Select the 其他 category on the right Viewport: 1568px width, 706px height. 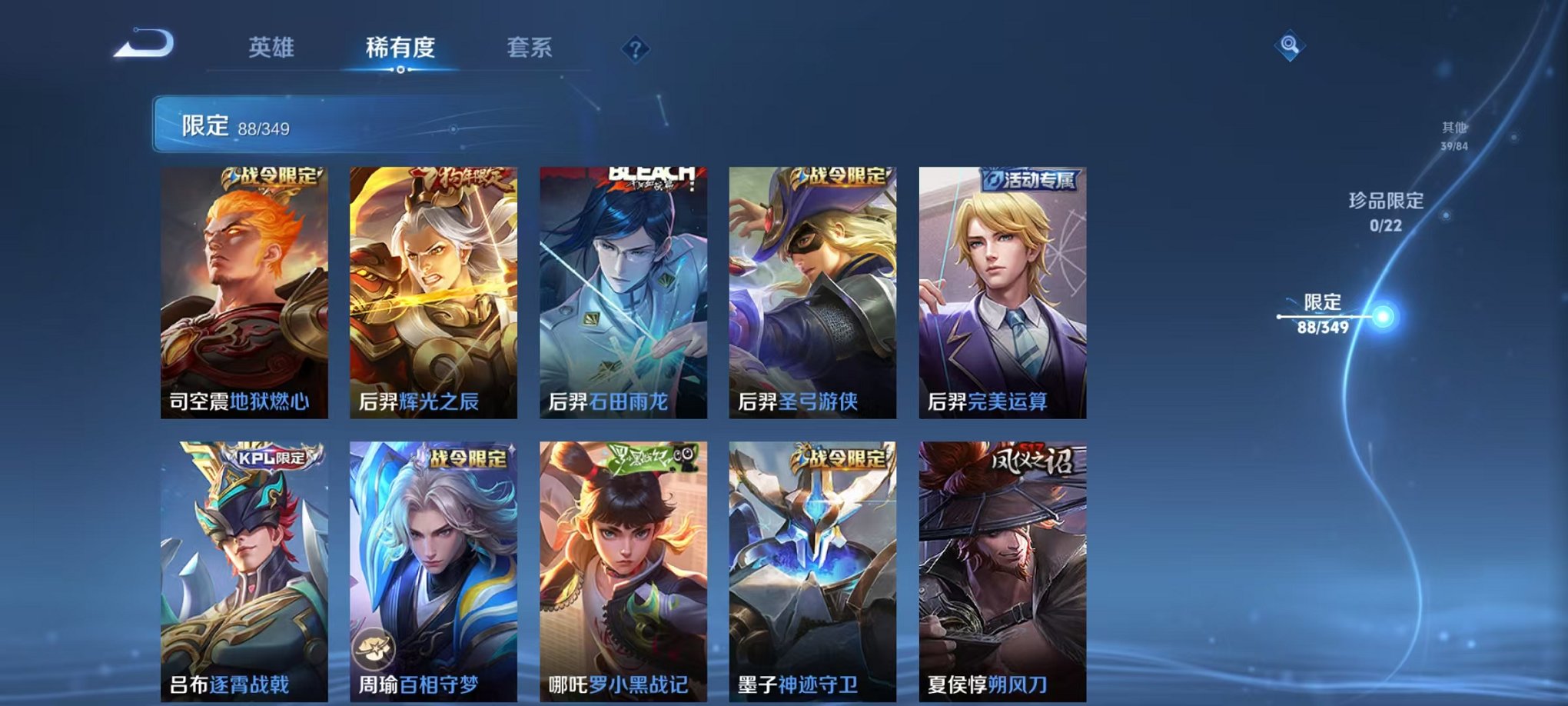point(1453,132)
